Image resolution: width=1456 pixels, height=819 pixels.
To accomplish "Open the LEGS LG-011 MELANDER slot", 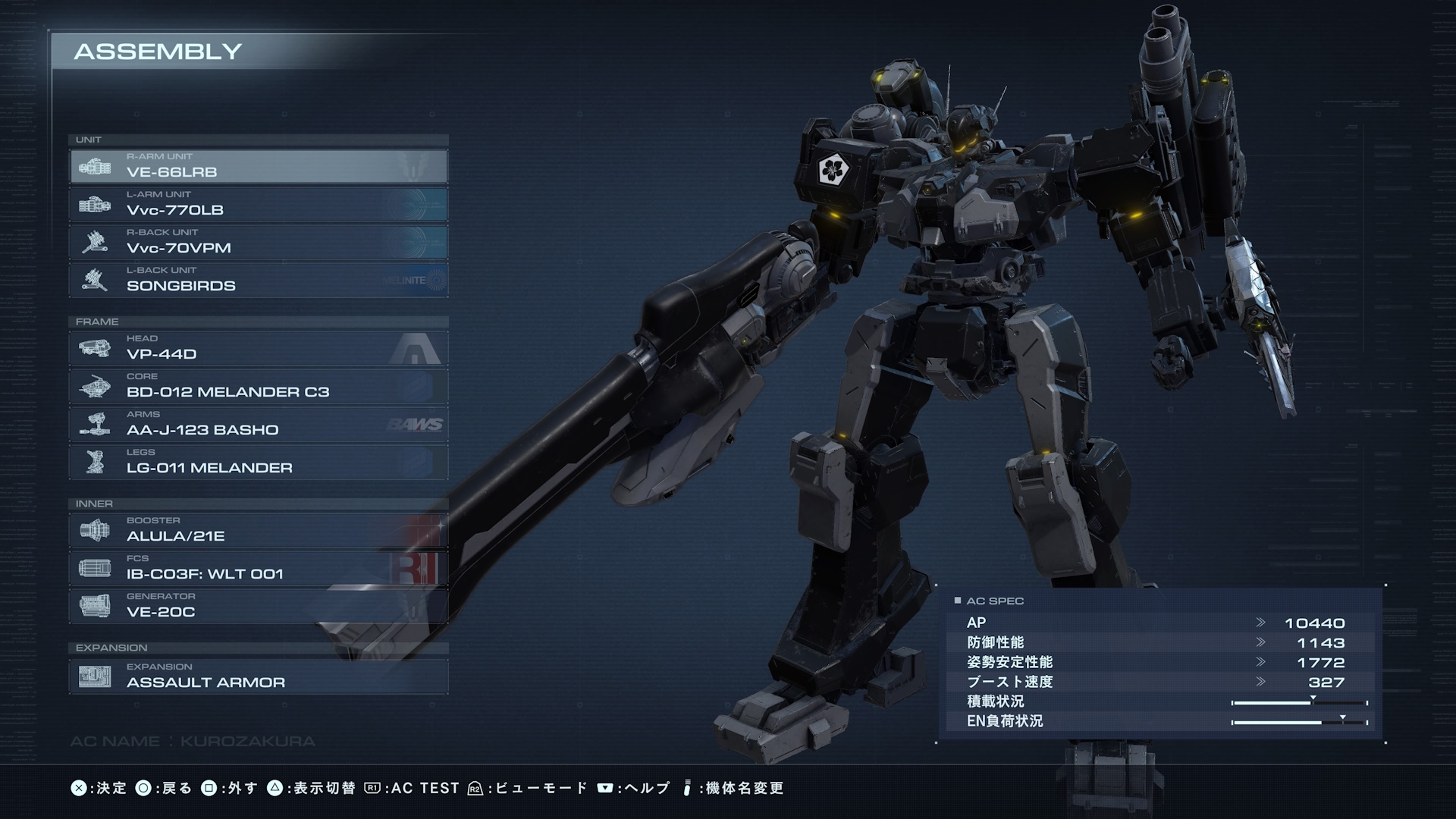I will [x=259, y=462].
